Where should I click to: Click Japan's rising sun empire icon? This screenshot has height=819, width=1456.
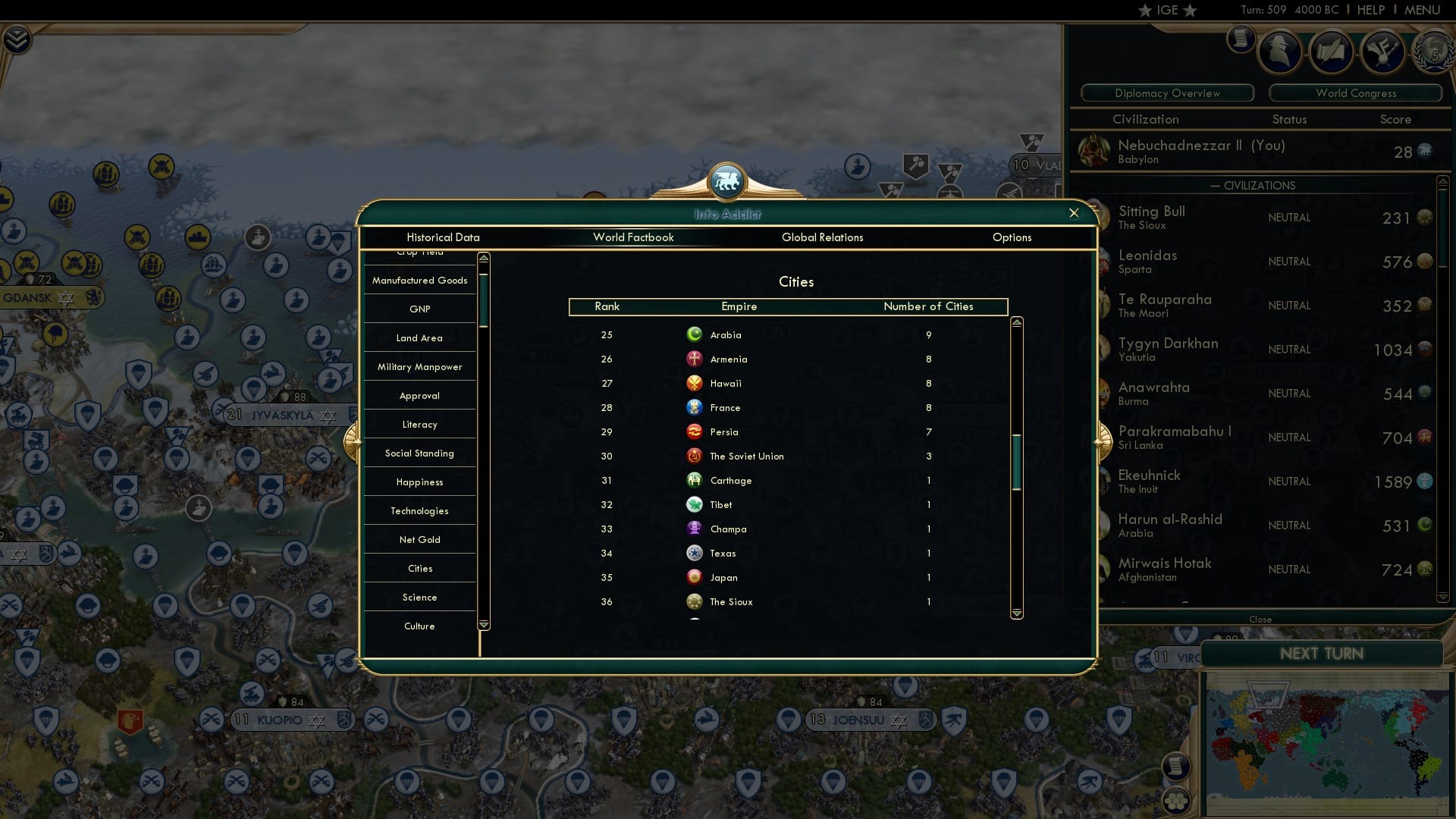(695, 577)
